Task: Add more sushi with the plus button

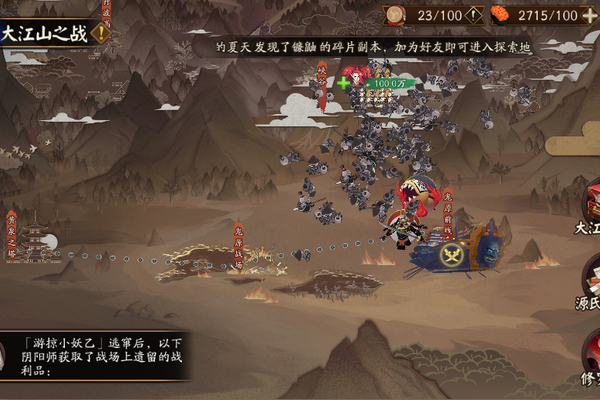Action: [589, 15]
